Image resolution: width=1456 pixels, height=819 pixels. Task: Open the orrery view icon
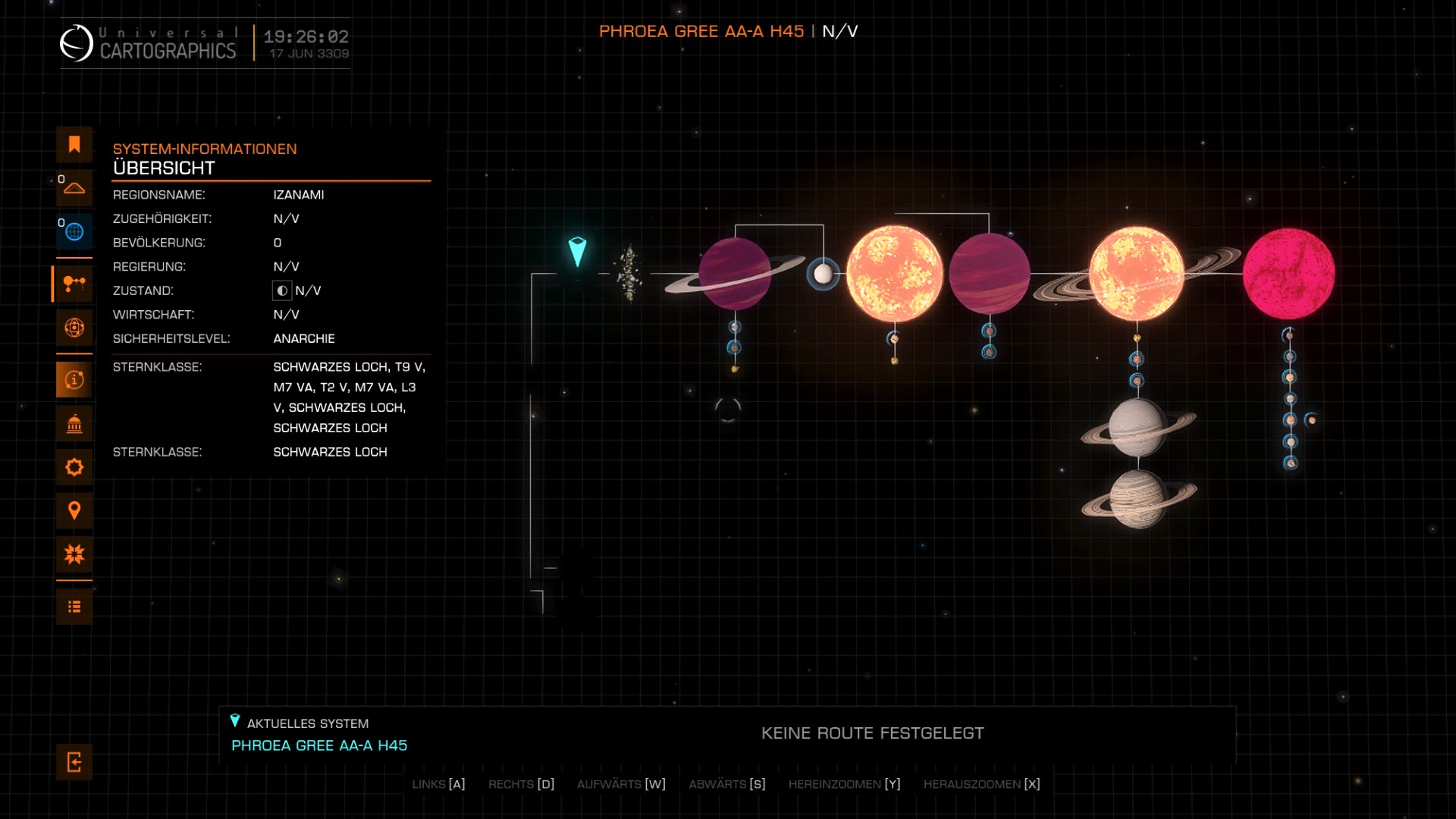tap(74, 328)
